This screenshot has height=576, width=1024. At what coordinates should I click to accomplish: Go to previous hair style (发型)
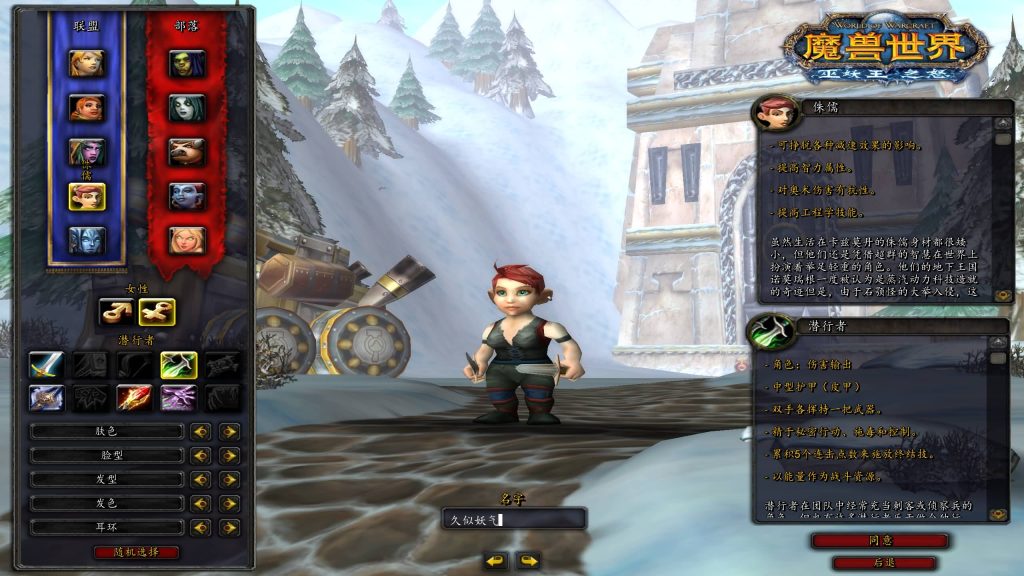point(201,479)
